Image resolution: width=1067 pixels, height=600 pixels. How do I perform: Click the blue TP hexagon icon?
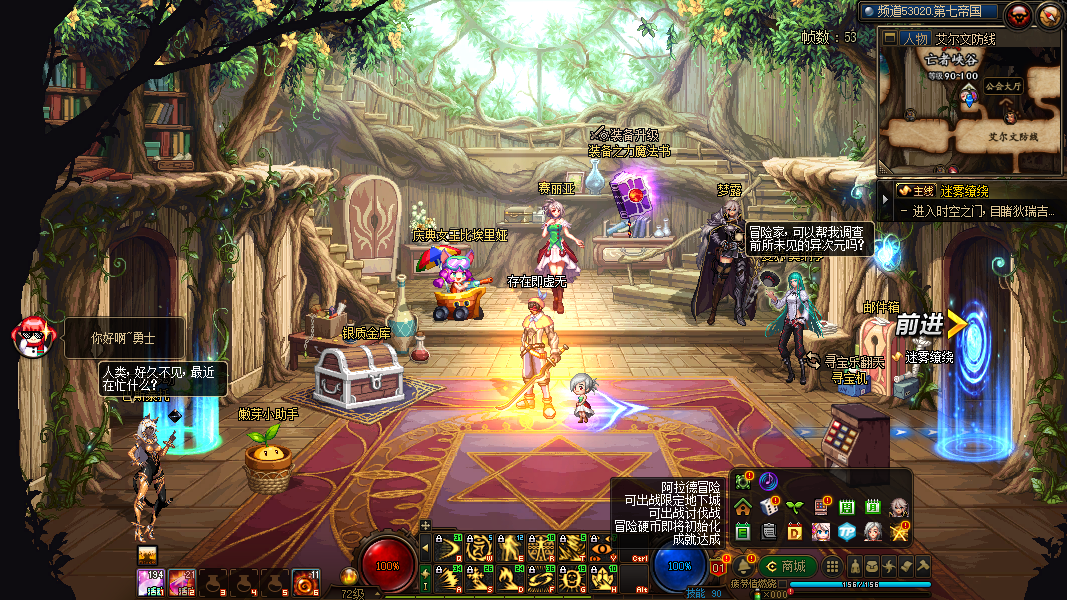click(x=847, y=531)
